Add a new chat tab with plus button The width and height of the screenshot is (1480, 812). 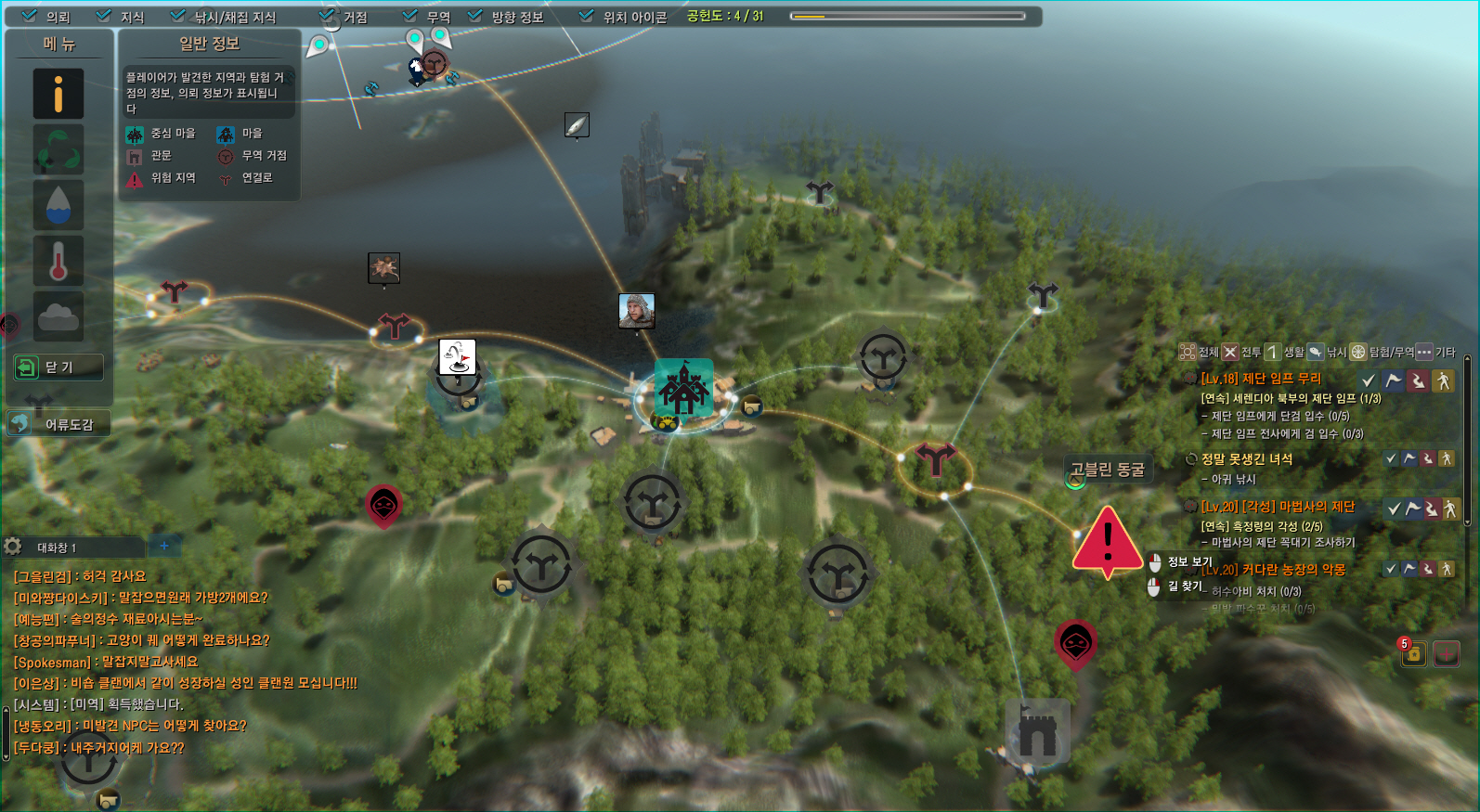164,546
